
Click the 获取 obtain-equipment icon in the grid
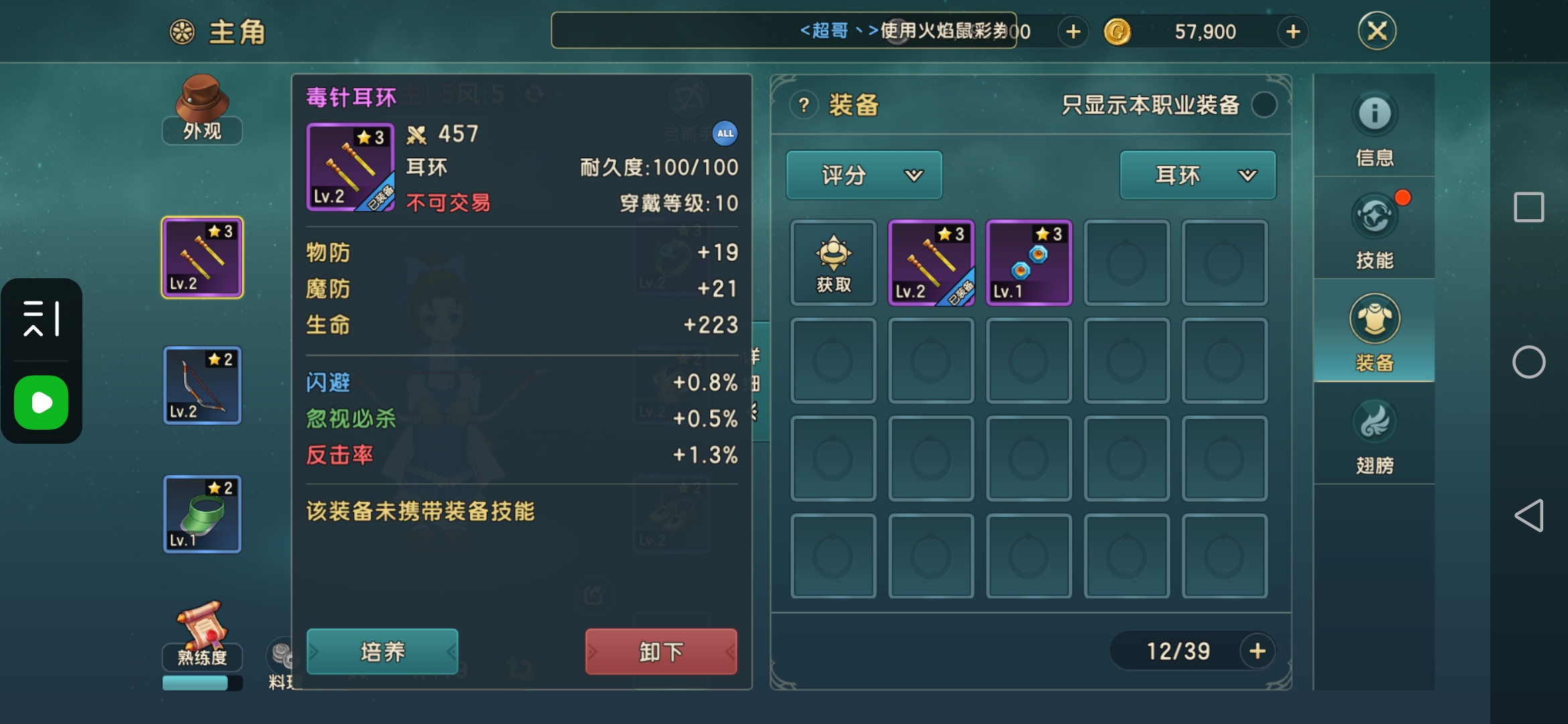tap(833, 263)
